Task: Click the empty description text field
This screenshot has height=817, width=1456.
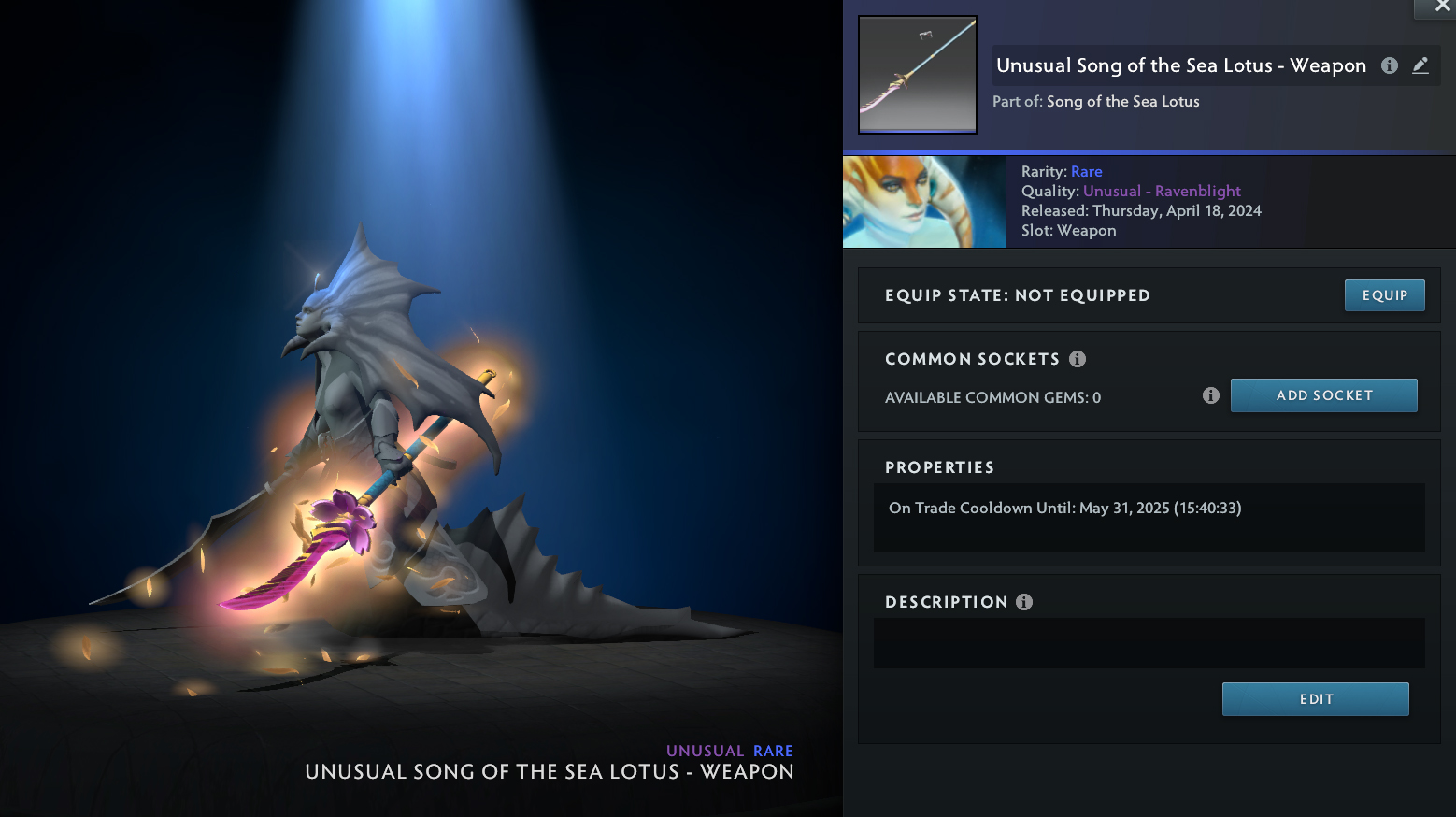Action: 1149,643
